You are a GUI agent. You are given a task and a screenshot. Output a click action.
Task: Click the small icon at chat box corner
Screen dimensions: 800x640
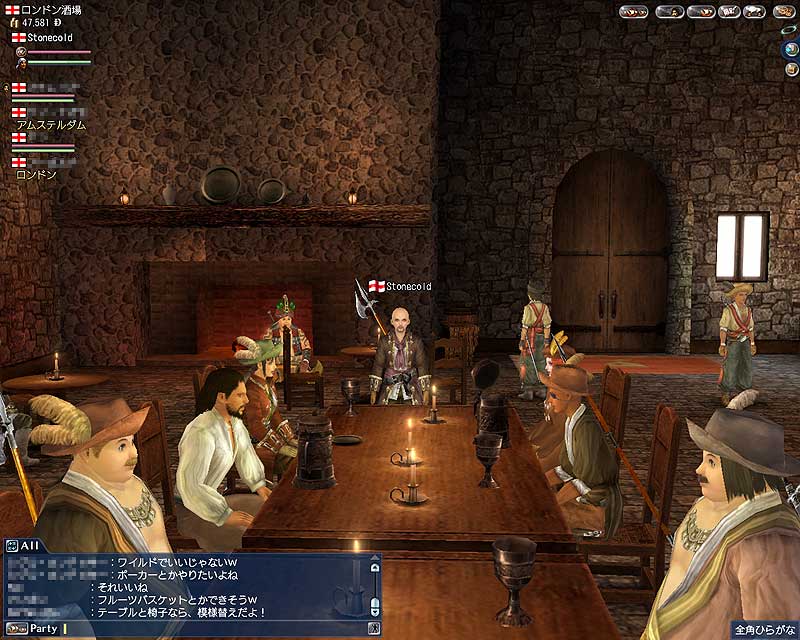[x=374, y=629]
